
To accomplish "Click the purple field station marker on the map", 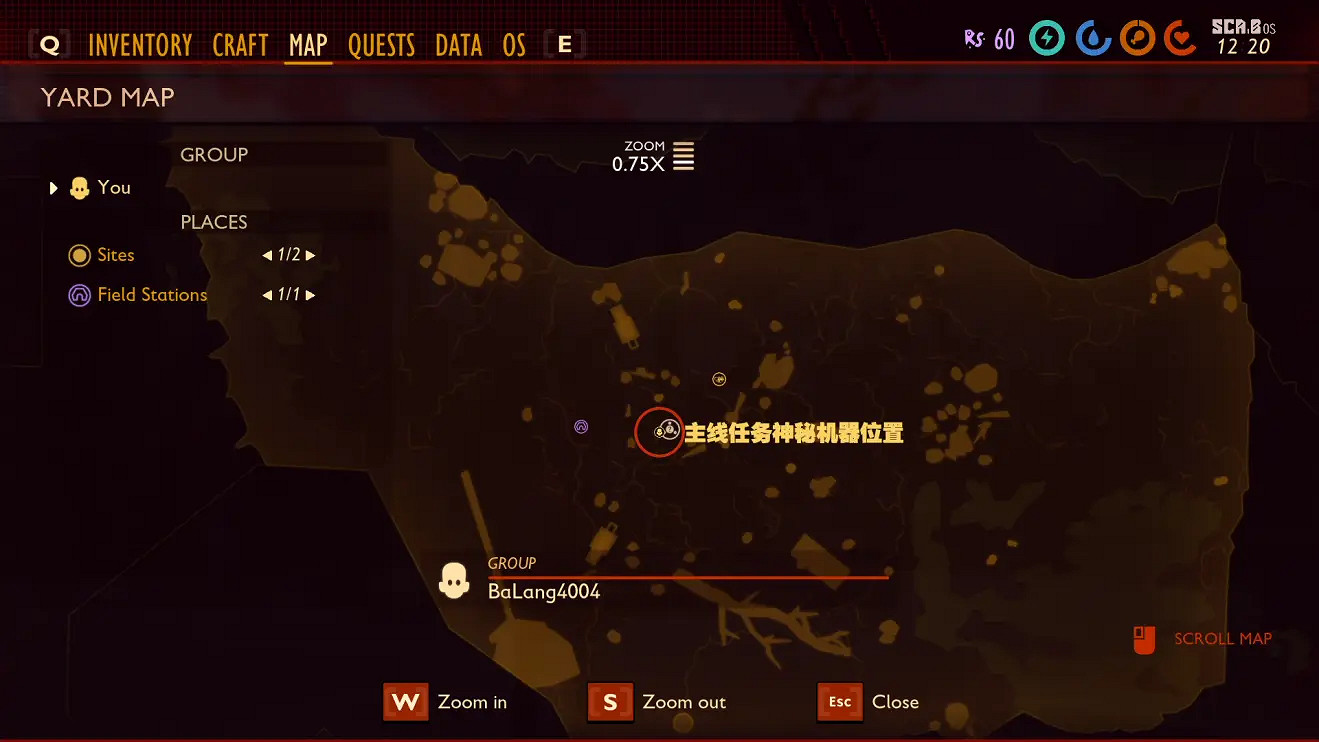I will (x=581, y=426).
